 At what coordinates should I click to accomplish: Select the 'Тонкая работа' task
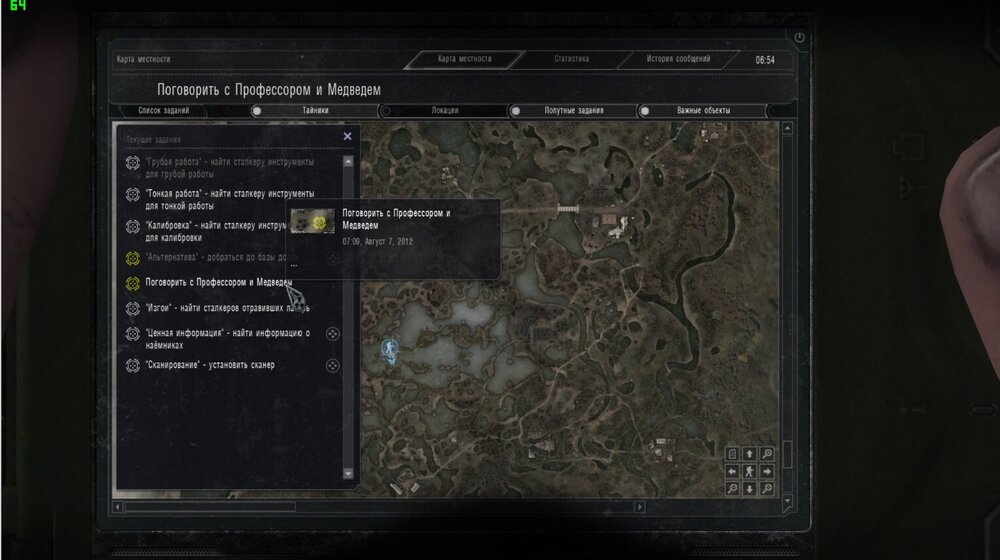(x=230, y=198)
